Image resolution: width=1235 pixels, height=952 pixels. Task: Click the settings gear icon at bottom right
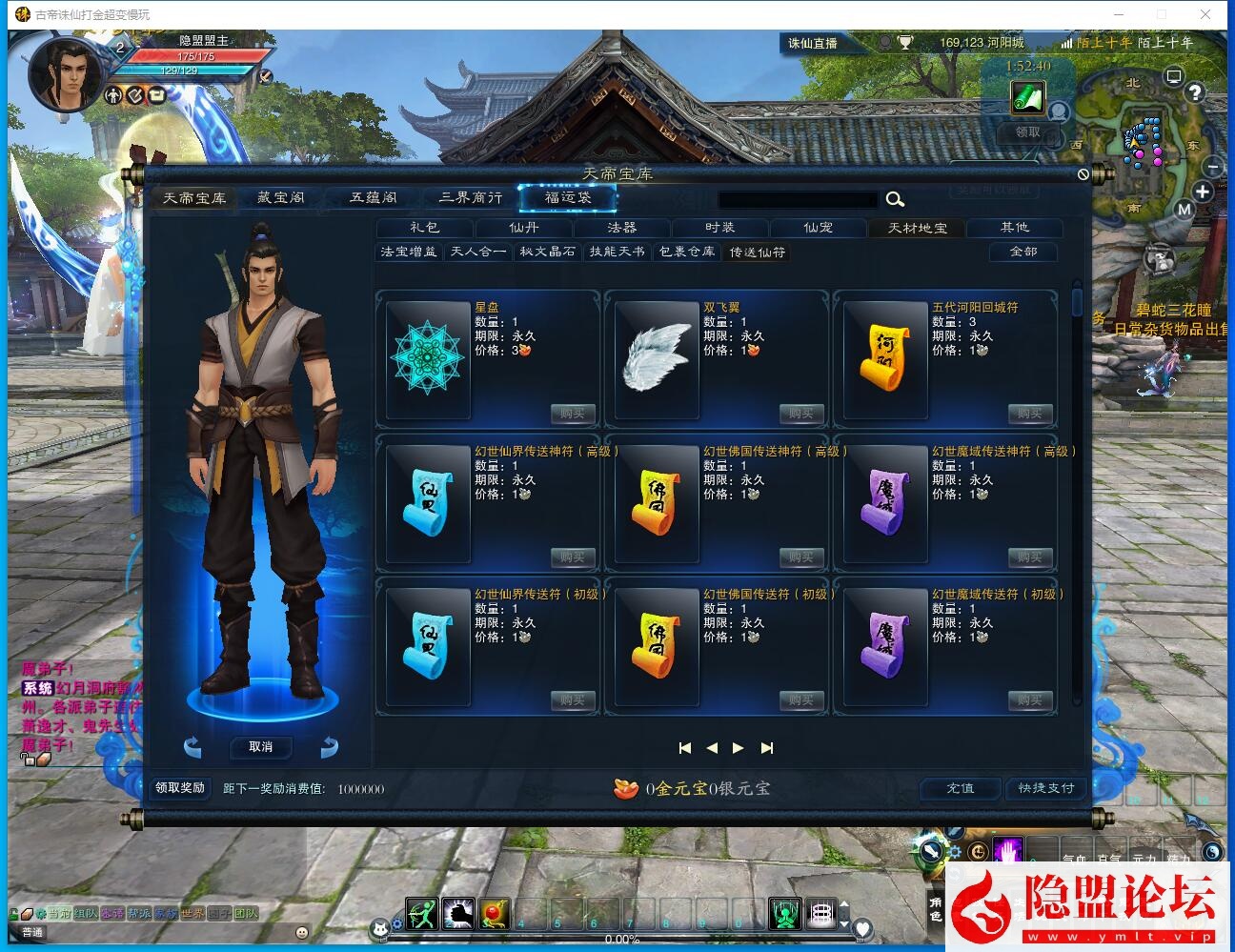click(953, 853)
